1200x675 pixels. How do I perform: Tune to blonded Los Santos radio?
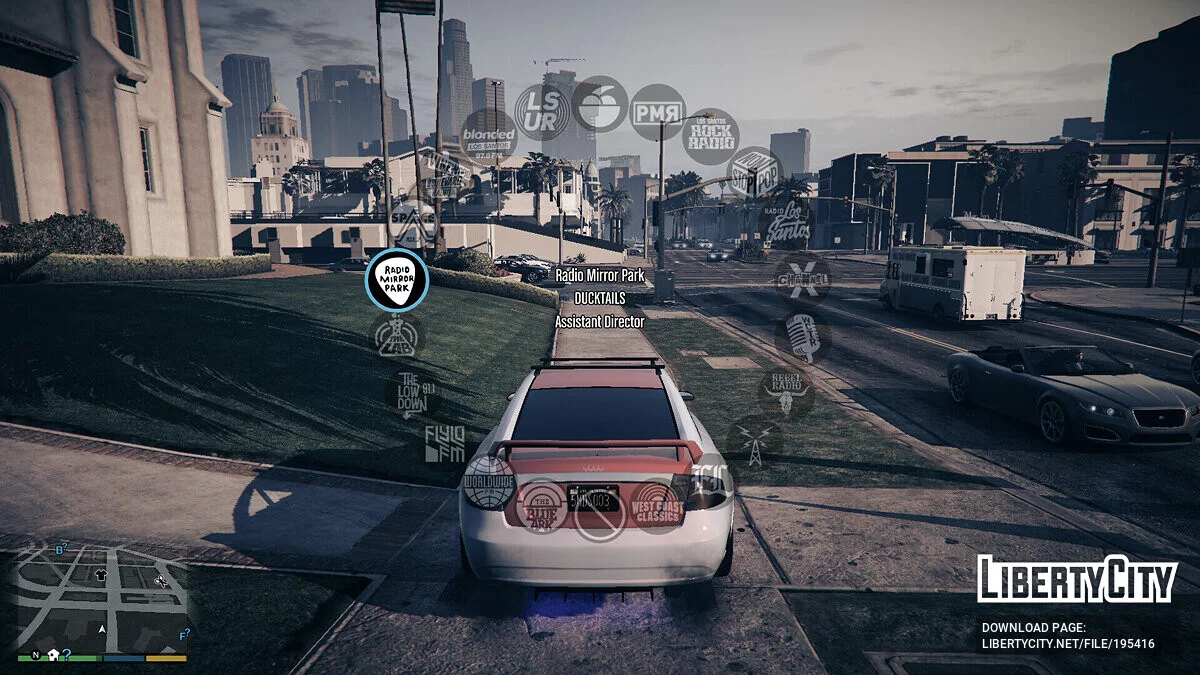tap(488, 135)
